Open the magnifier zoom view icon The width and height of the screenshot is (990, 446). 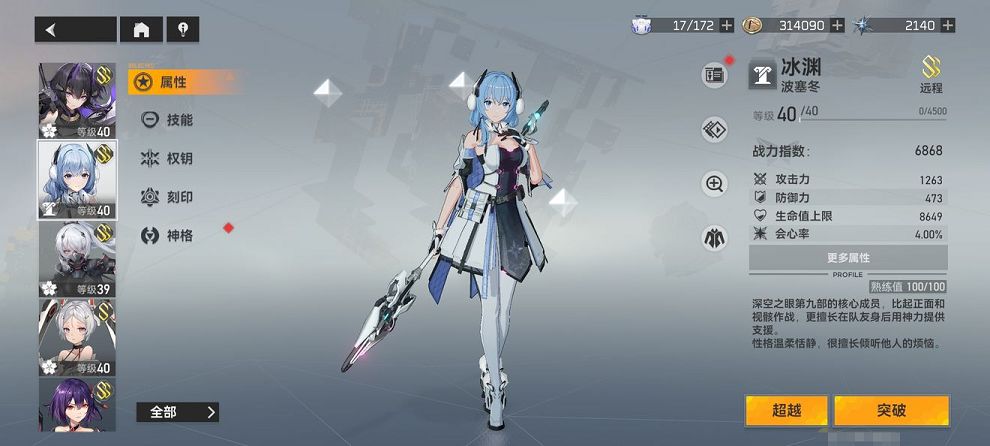tap(714, 183)
